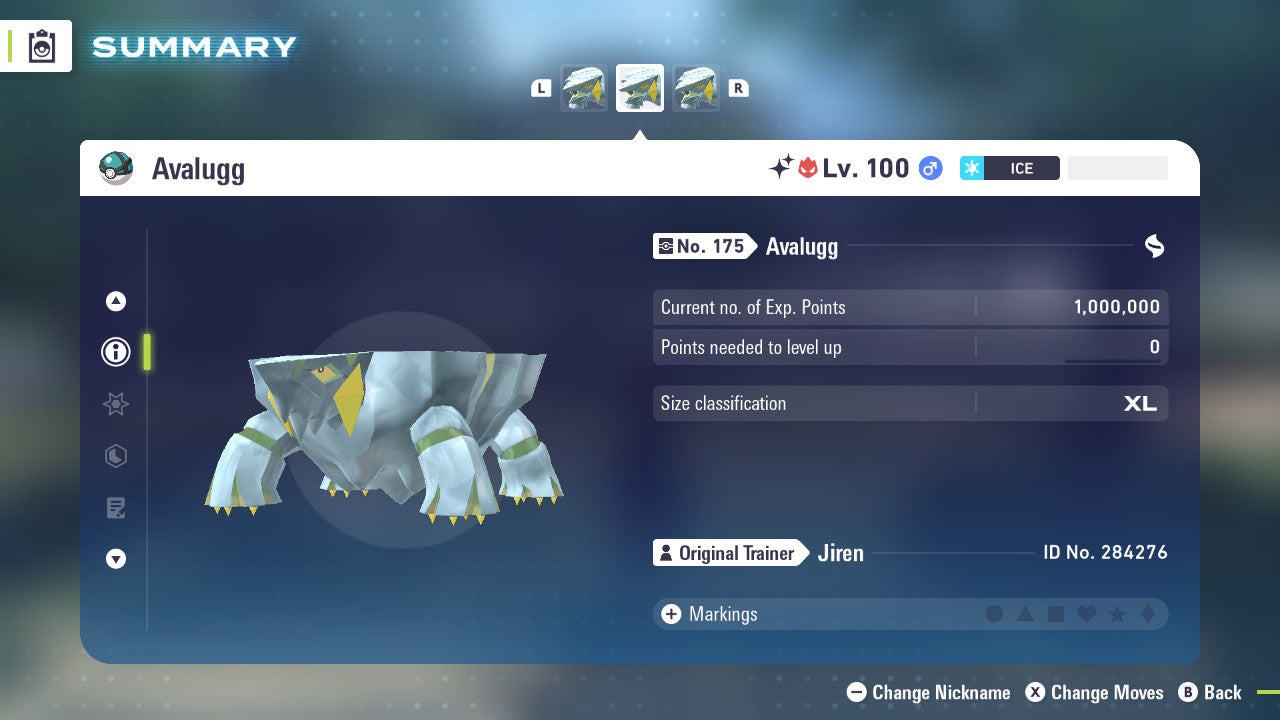Expand the Markings section with plus icon
This screenshot has height=720, width=1280.
(671, 614)
